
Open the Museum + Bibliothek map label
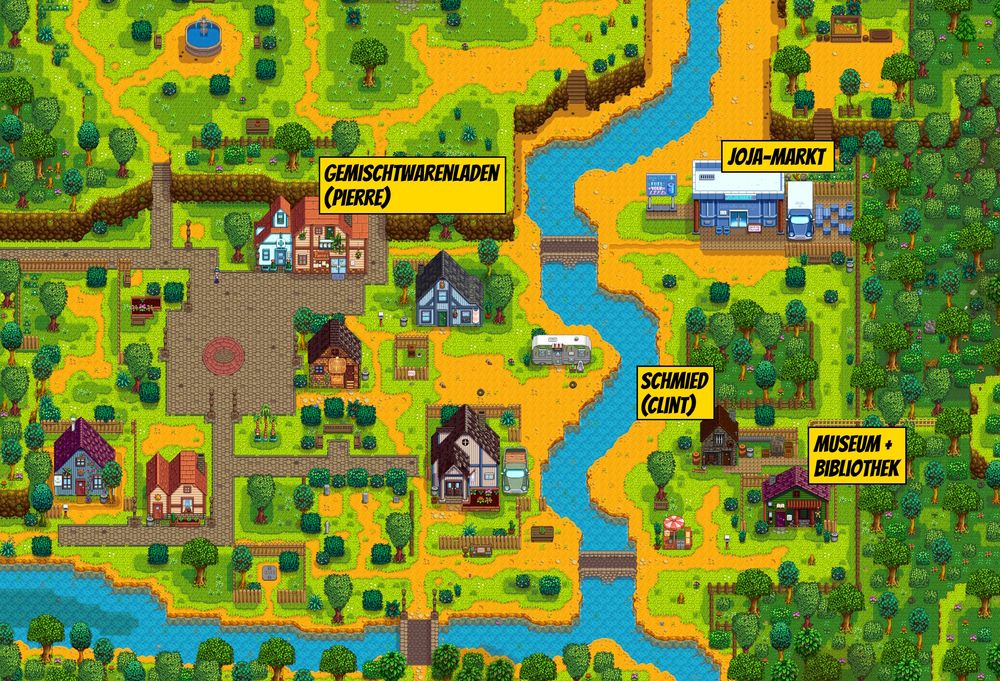[858, 457]
